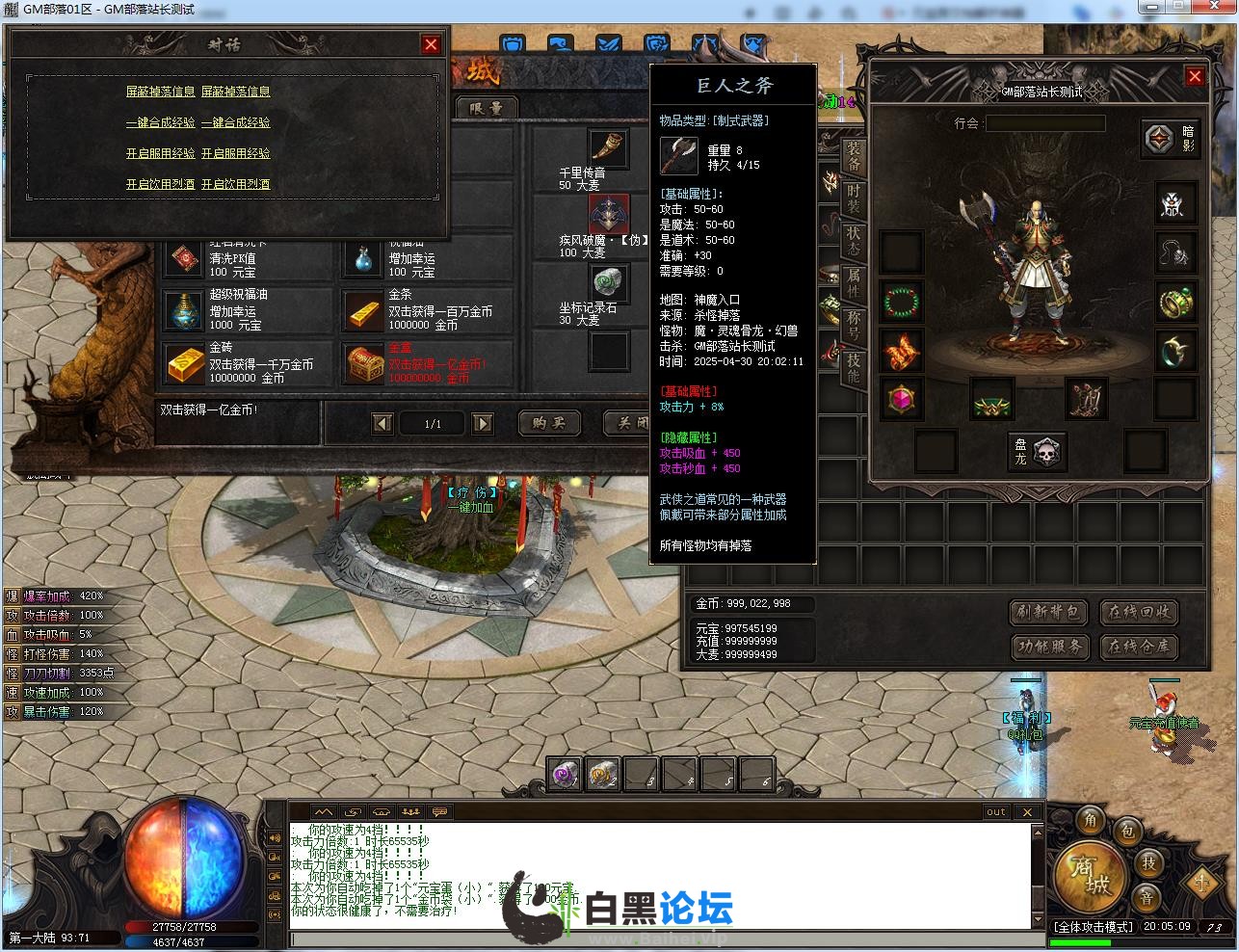Close the character equipment panel

(1195, 76)
